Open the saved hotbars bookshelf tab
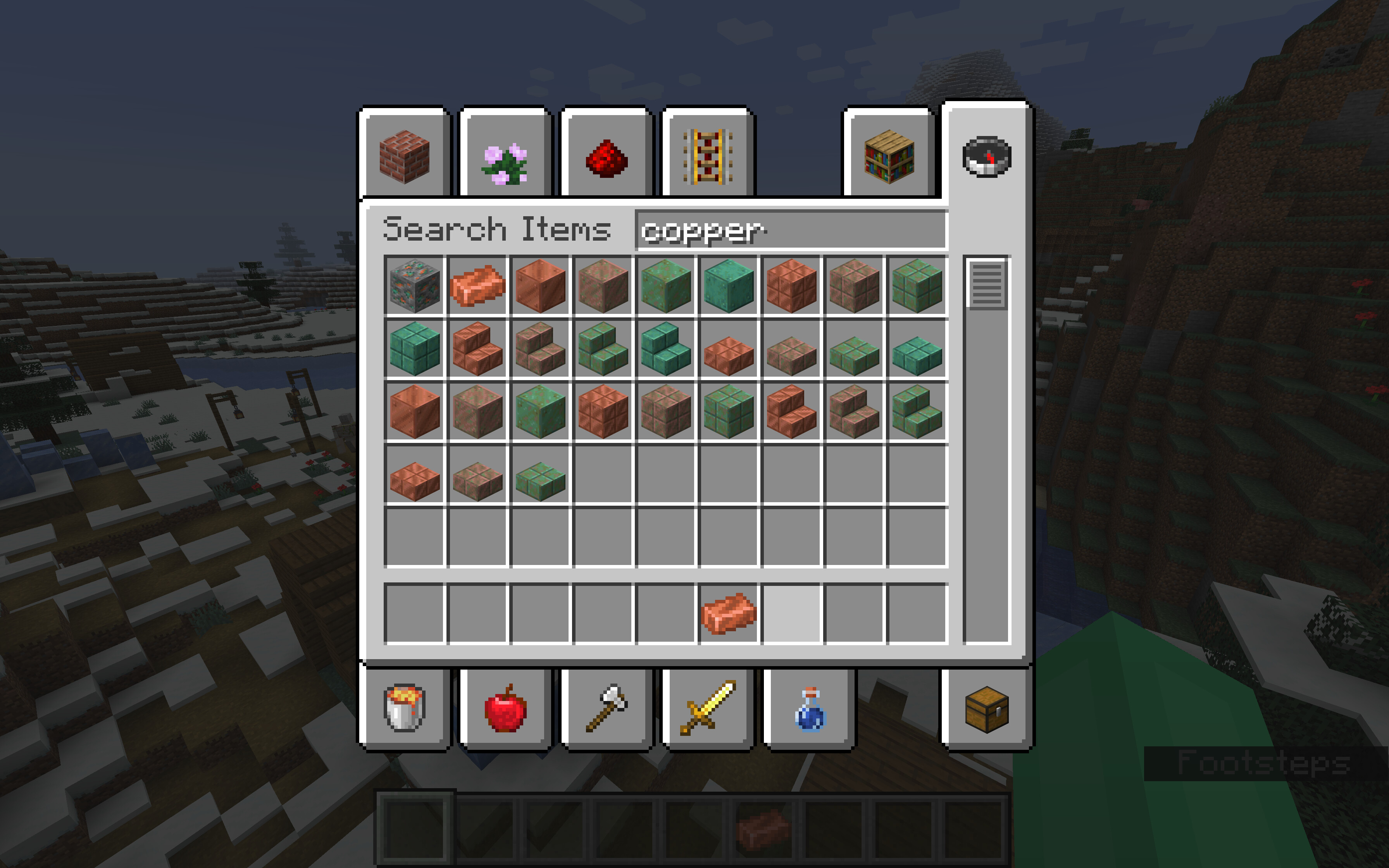 pyautogui.click(x=889, y=156)
